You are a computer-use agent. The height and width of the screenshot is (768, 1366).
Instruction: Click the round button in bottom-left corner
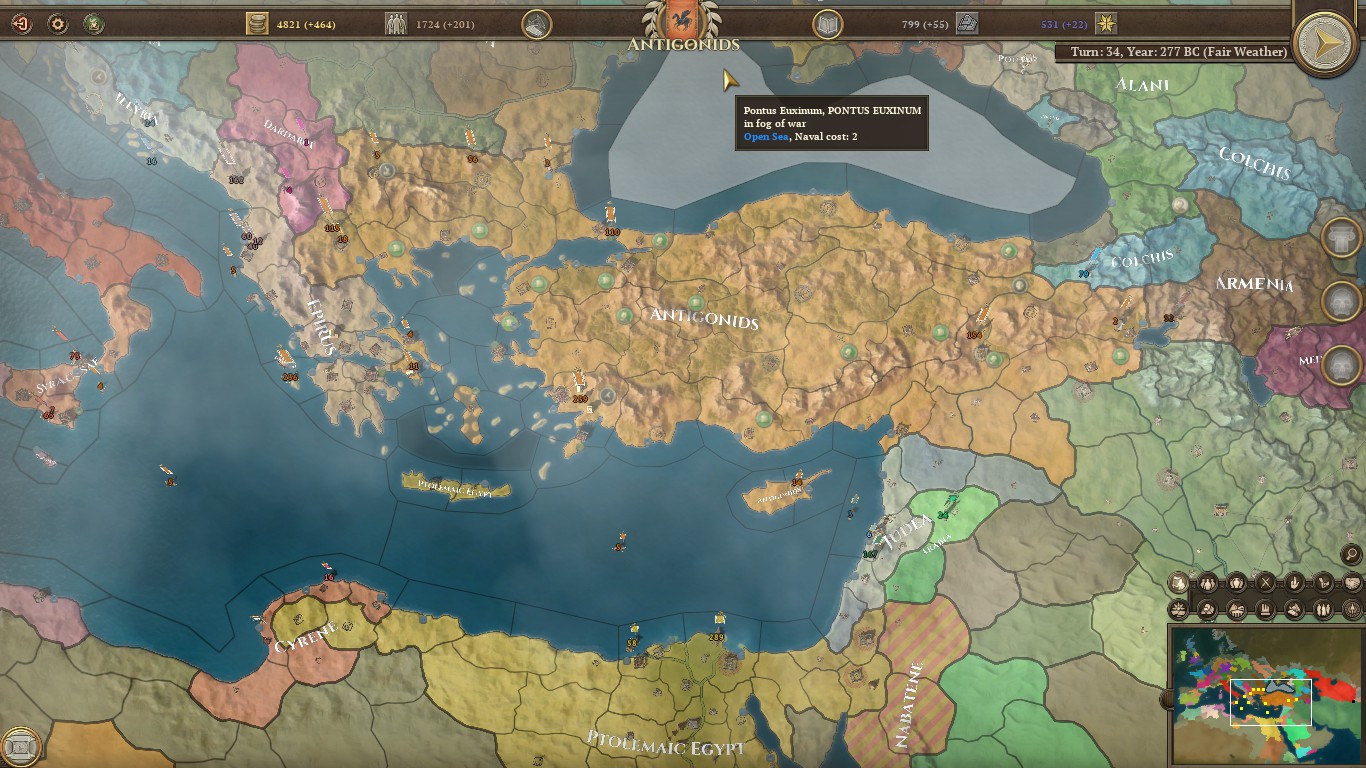pyautogui.click(x=20, y=747)
